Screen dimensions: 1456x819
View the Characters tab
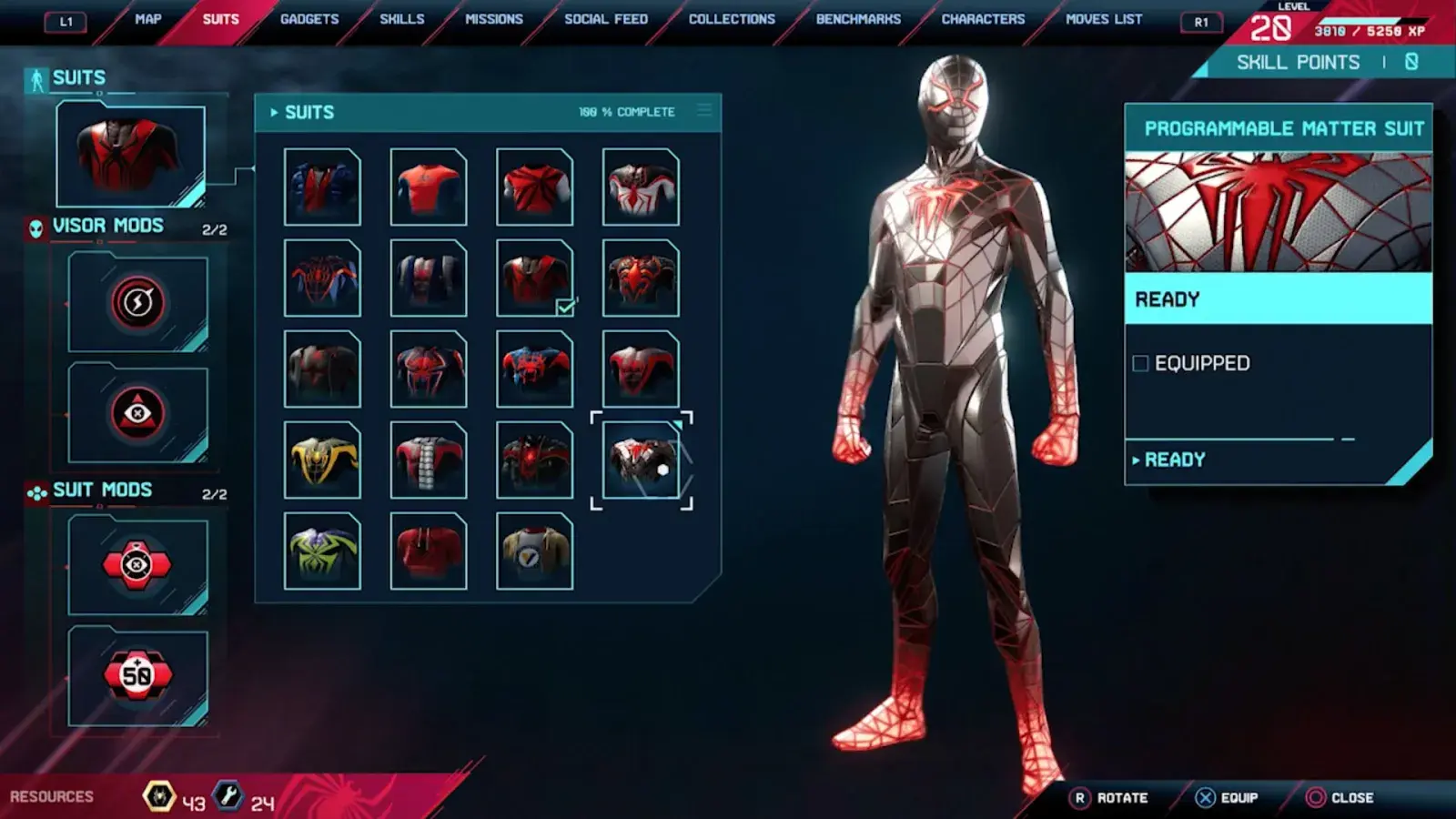[x=983, y=19]
